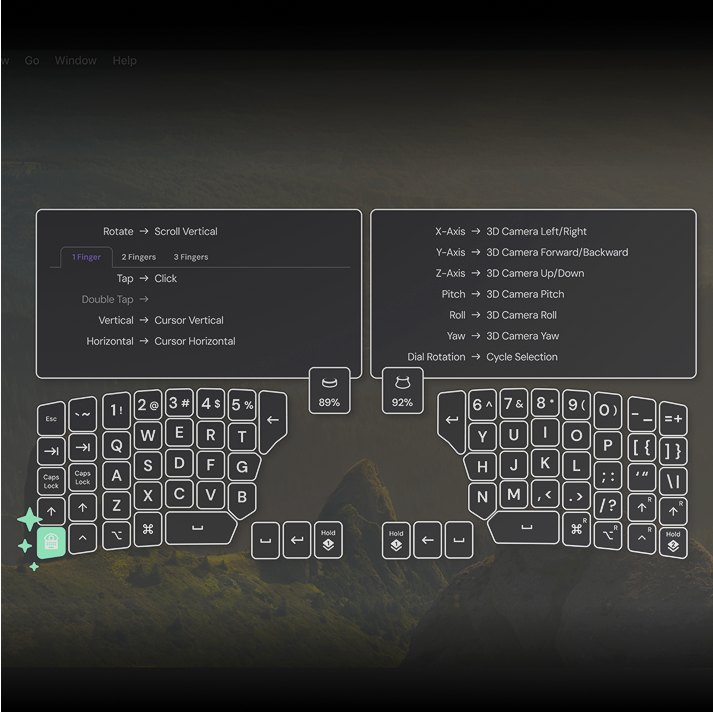
Task: Click the left-half Option key
Action: coord(116,536)
